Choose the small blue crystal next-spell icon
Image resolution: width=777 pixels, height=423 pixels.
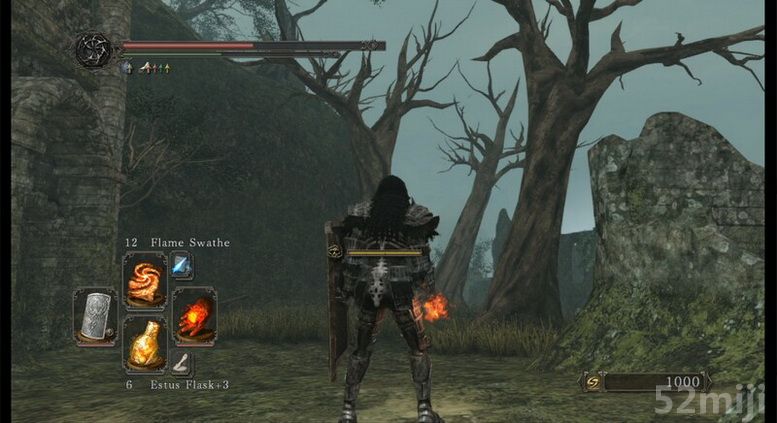182,265
